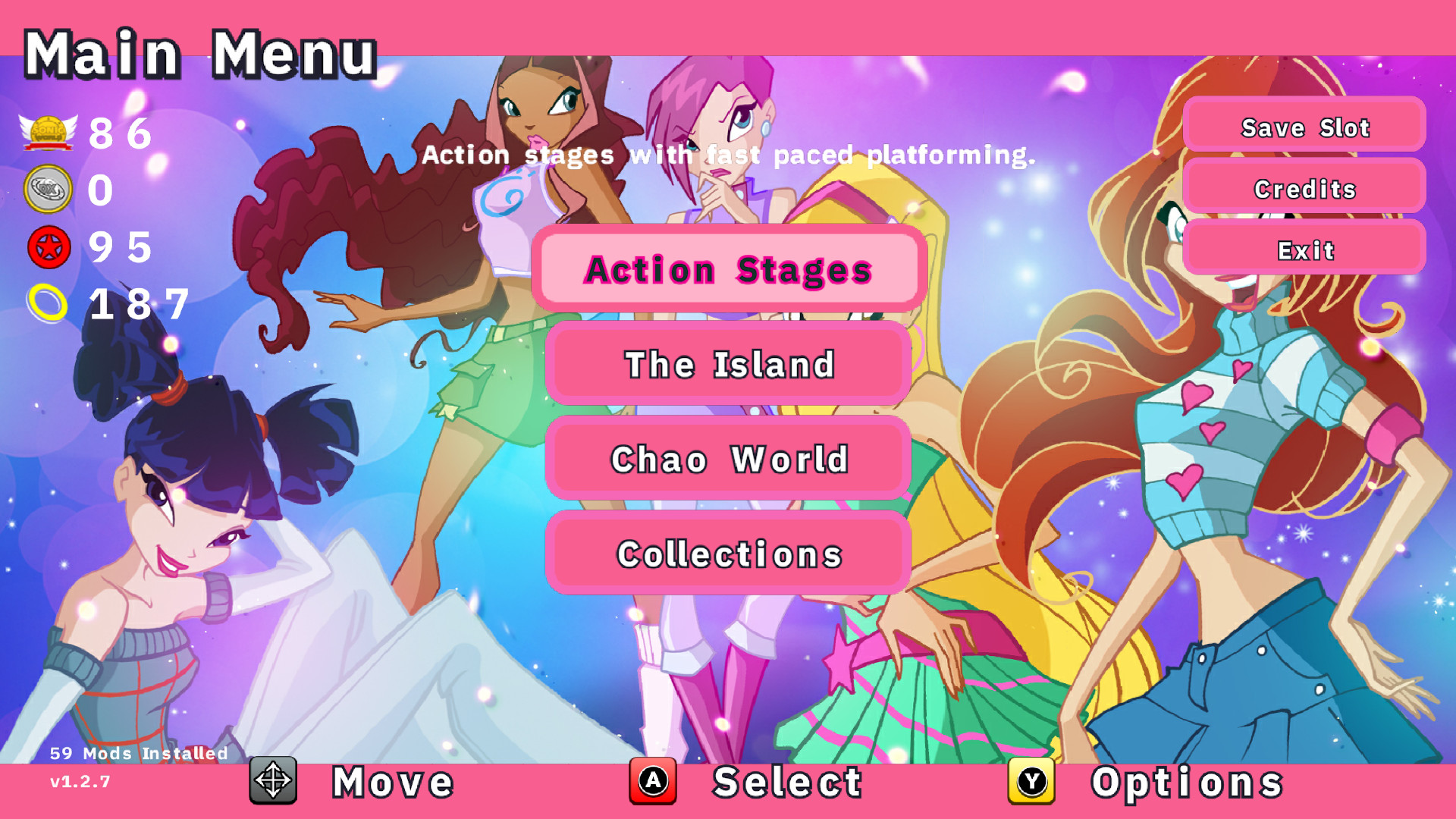Select Action Stages from the menu
This screenshot has width=1456, height=819.
(x=727, y=270)
